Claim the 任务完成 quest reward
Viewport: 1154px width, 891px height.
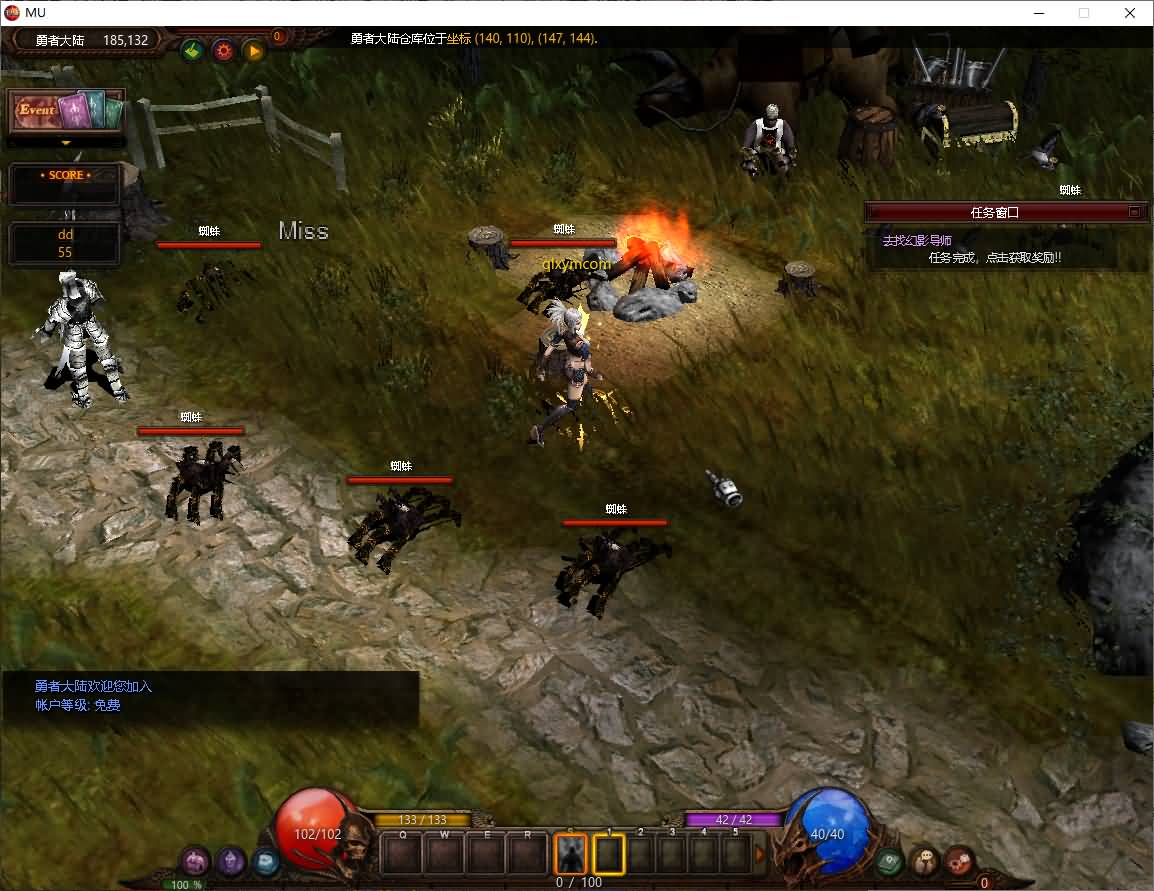pyautogui.click(x=994, y=258)
